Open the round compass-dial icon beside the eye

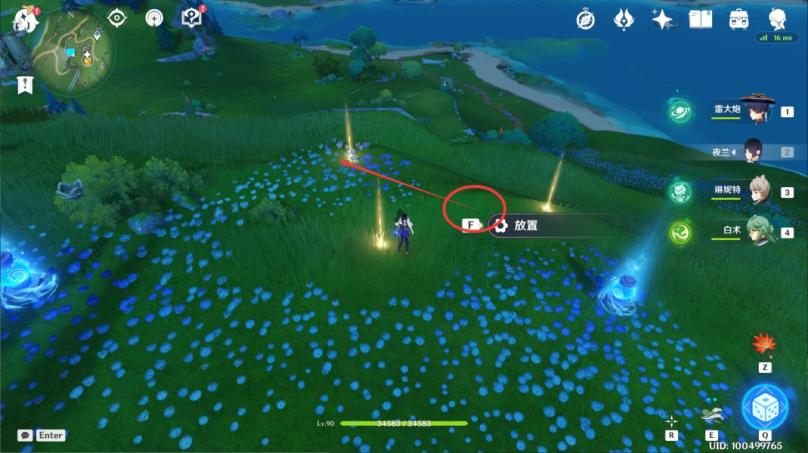[x=154, y=17]
